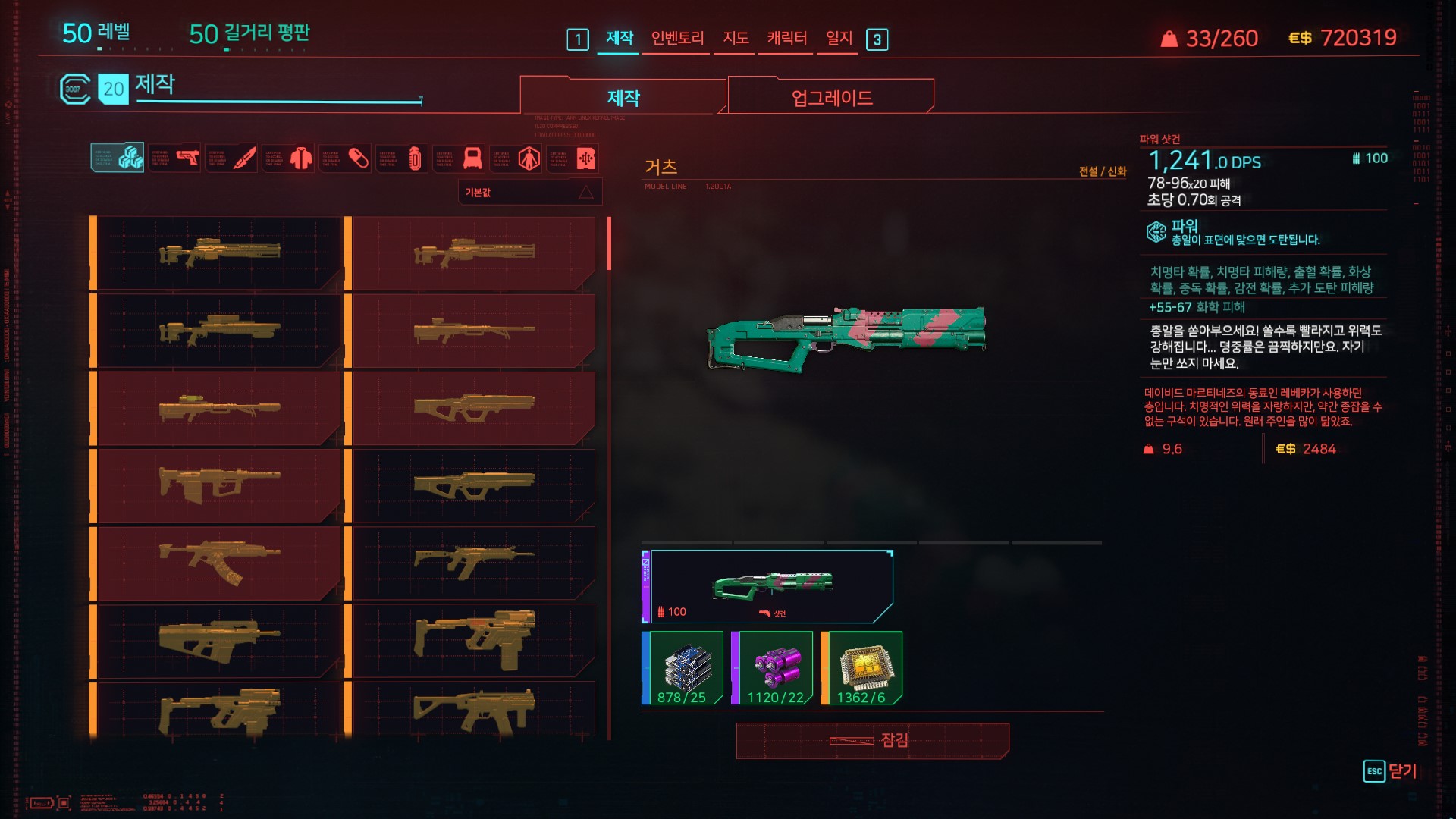Switch to the 지도 (Map) tab

(736, 38)
